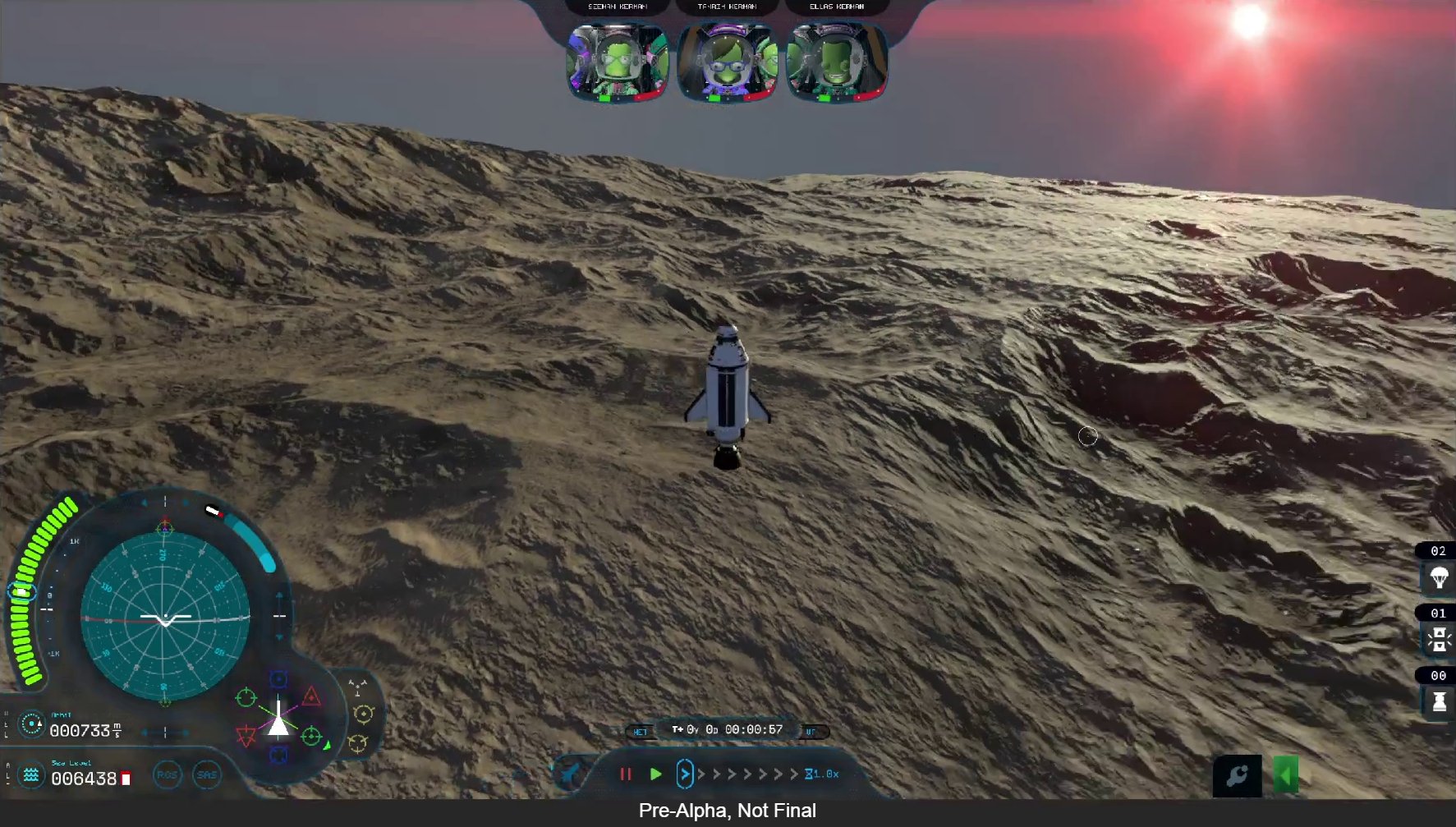Toggle RCS stabilization on
This screenshot has height=827, width=1456.
point(168,774)
